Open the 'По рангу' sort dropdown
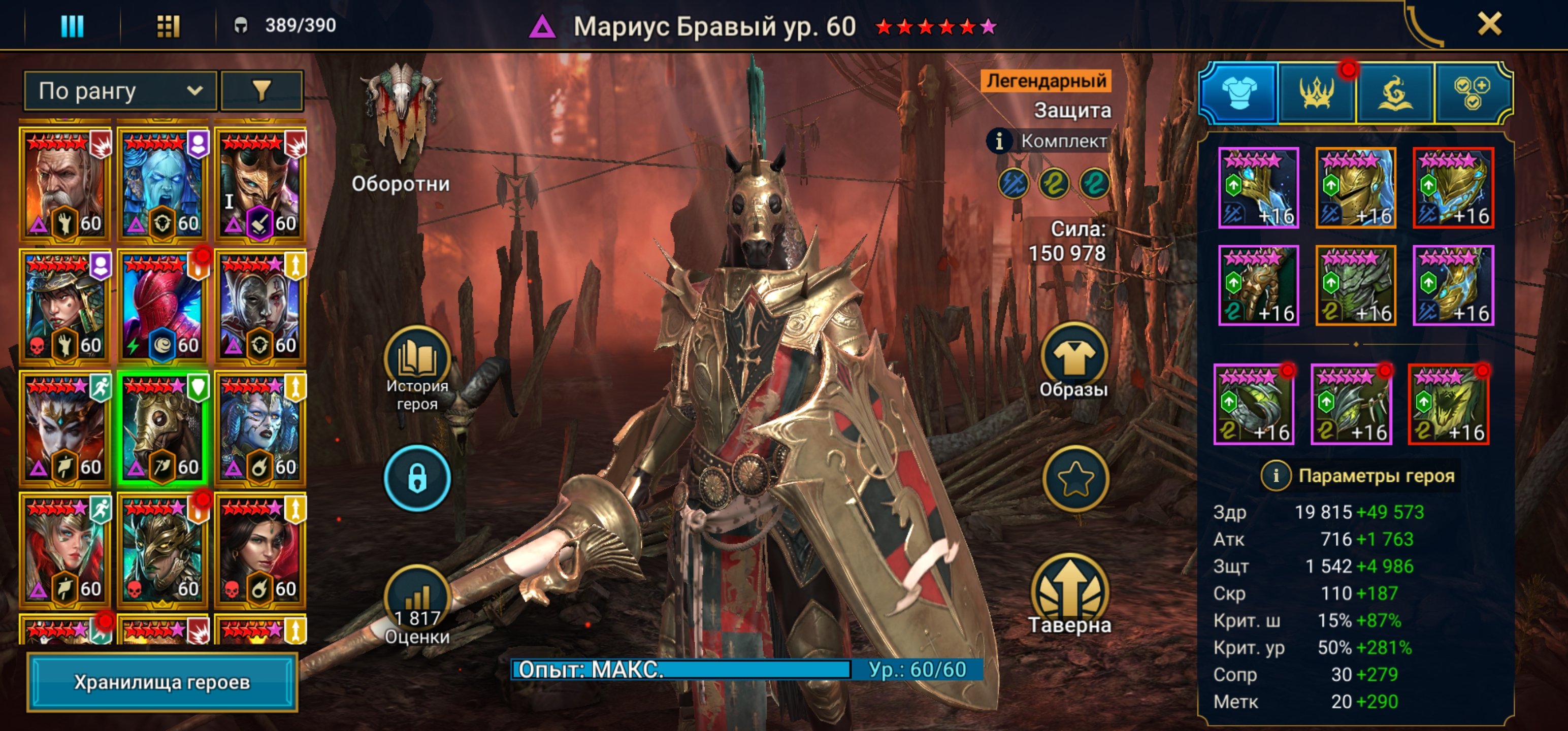 coord(120,91)
